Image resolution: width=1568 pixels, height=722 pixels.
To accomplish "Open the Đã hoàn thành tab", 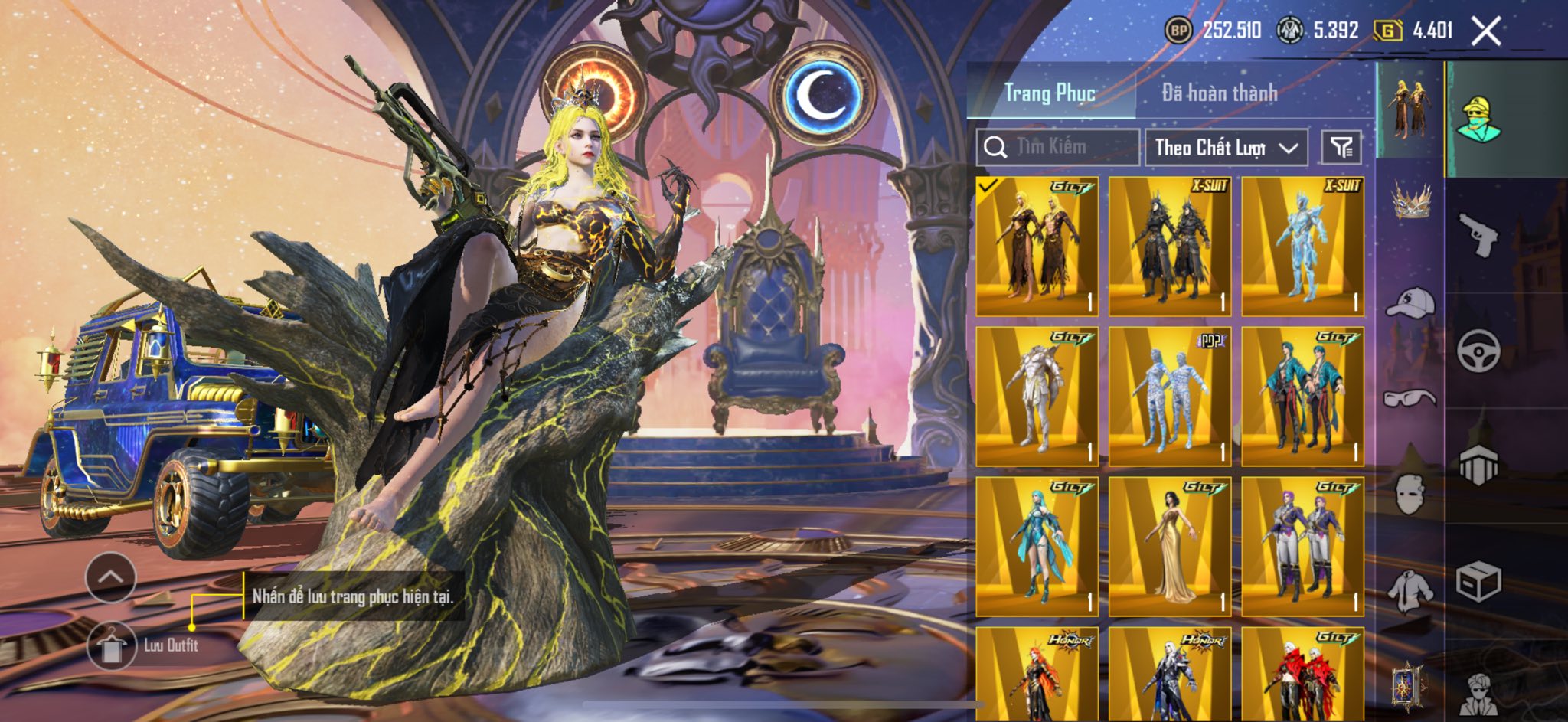I will (1219, 93).
